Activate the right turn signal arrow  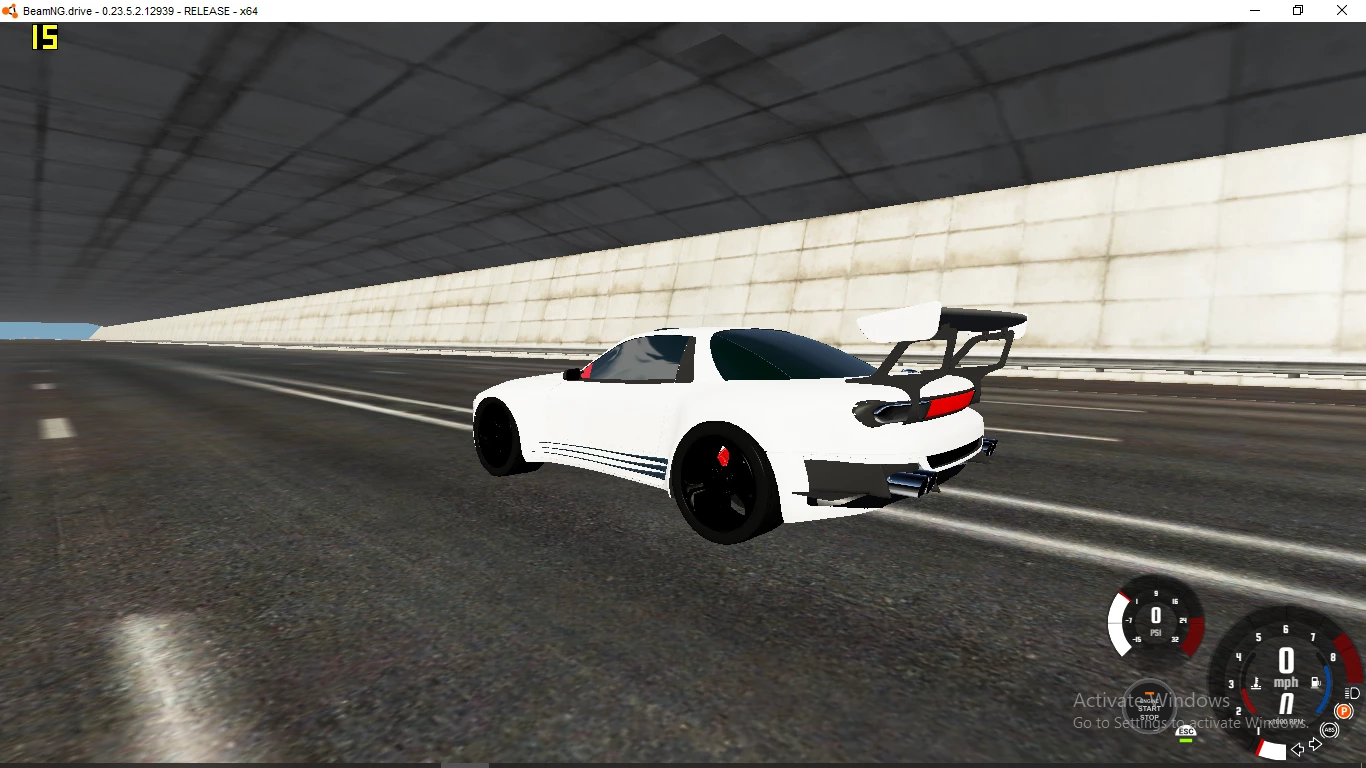coord(1315,744)
